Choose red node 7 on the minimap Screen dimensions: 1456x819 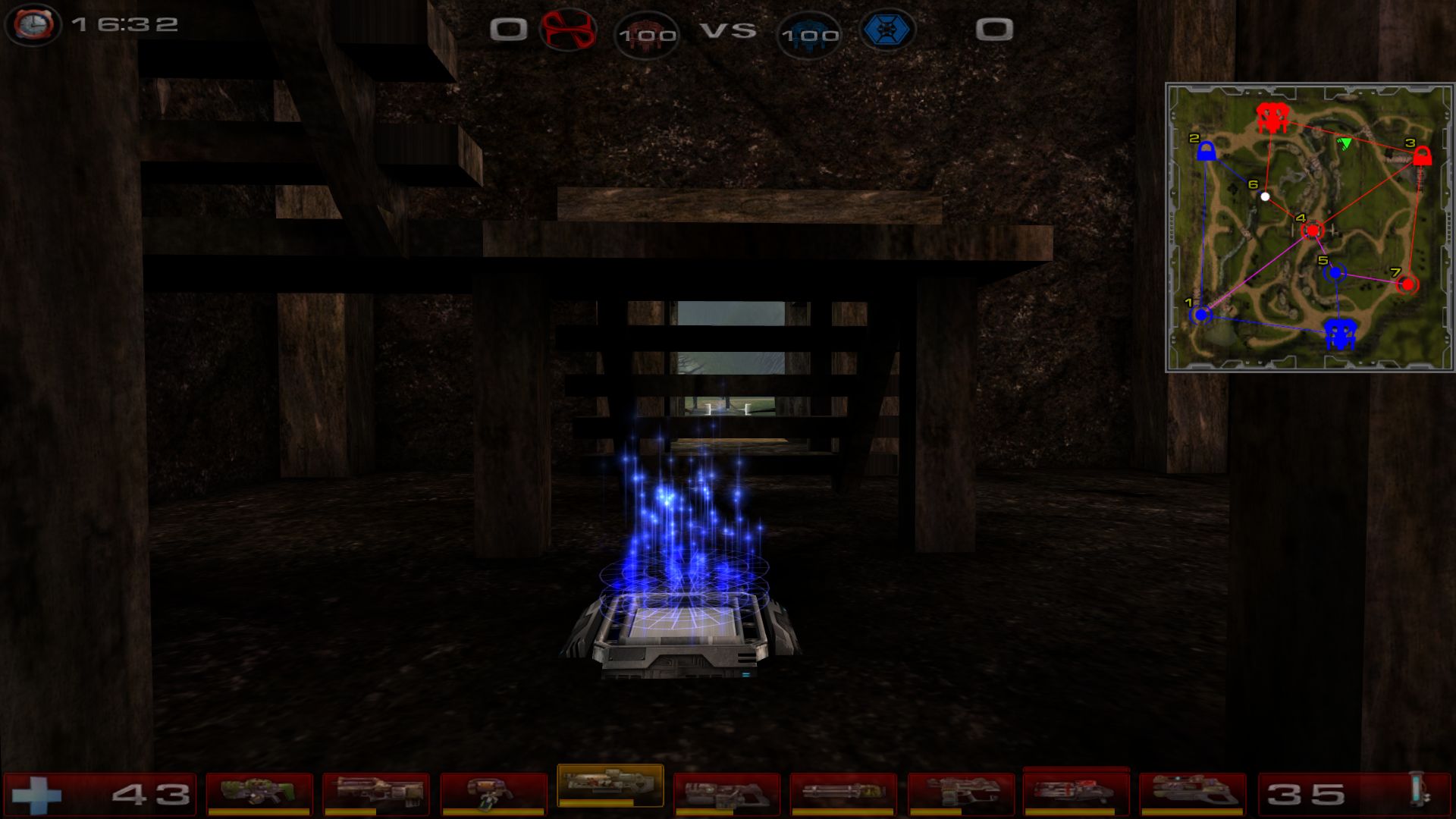(1407, 284)
